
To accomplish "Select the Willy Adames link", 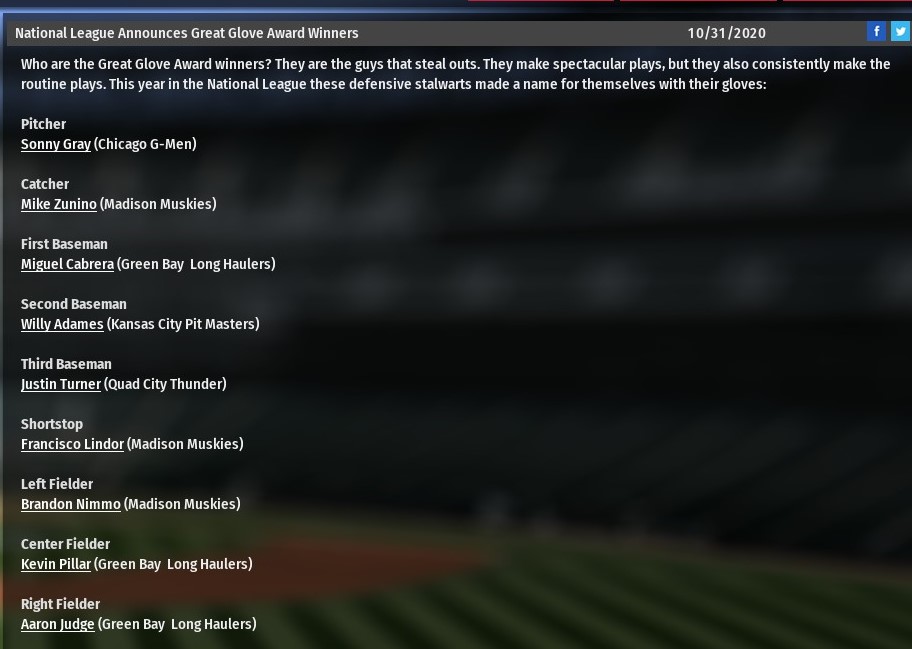I will click(62, 324).
